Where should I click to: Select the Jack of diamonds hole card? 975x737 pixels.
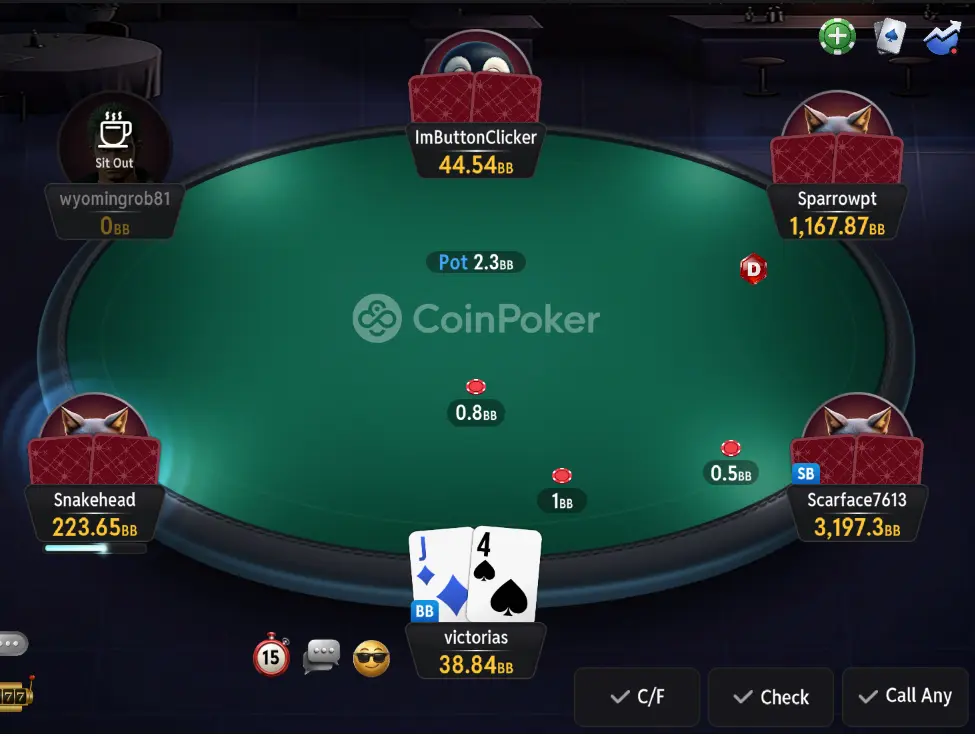pos(438,574)
